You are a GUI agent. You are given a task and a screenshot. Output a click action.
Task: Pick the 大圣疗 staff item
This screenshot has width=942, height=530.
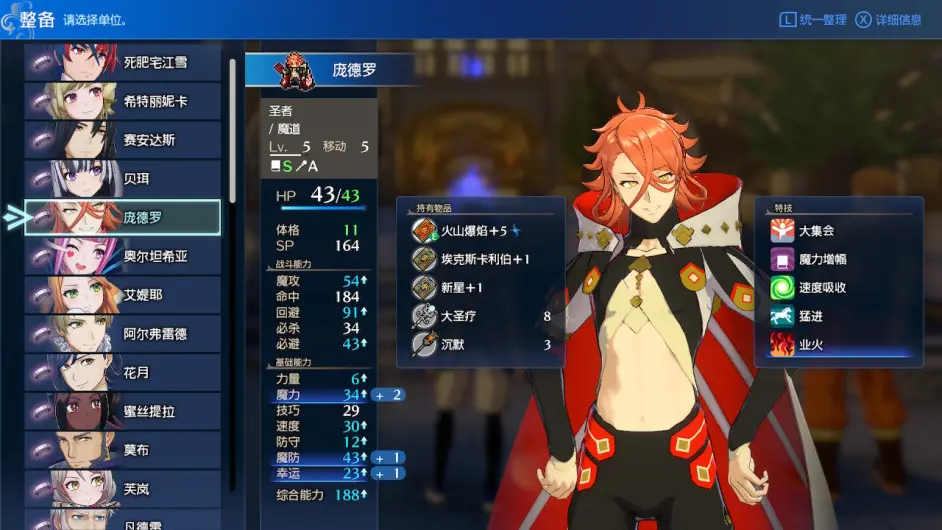(480, 317)
